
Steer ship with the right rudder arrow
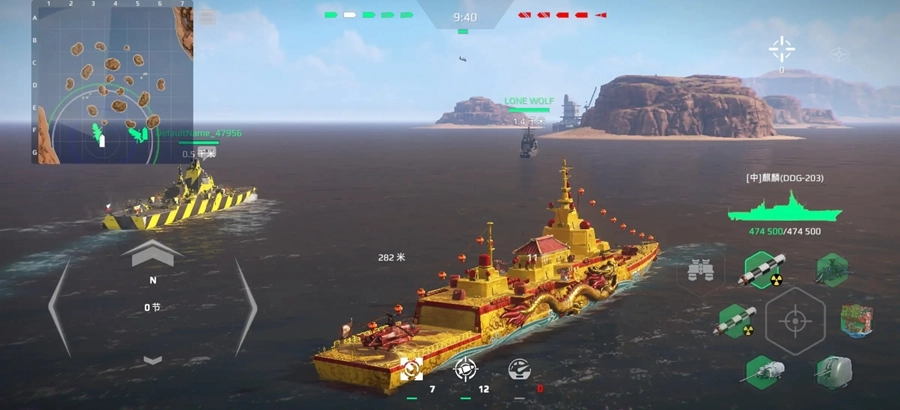(x=245, y=307)
